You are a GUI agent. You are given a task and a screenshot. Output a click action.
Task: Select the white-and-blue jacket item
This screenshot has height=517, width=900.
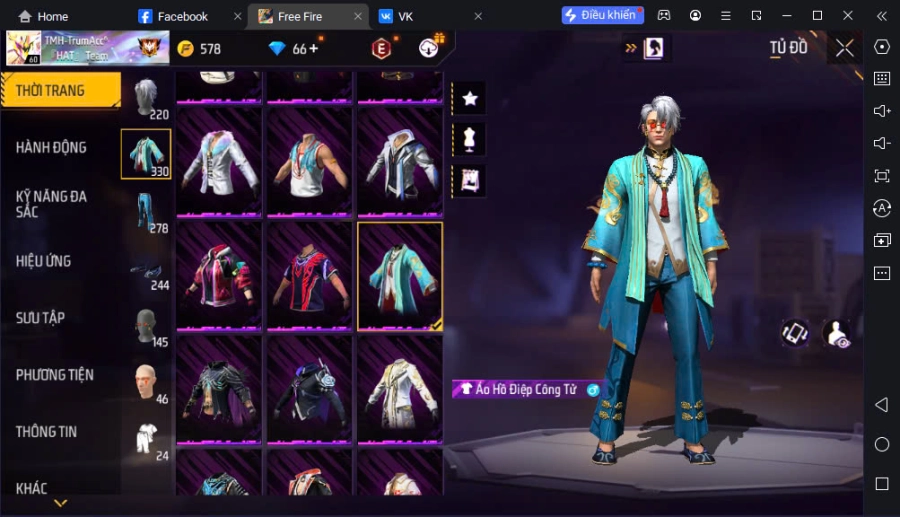coord(219,162)
